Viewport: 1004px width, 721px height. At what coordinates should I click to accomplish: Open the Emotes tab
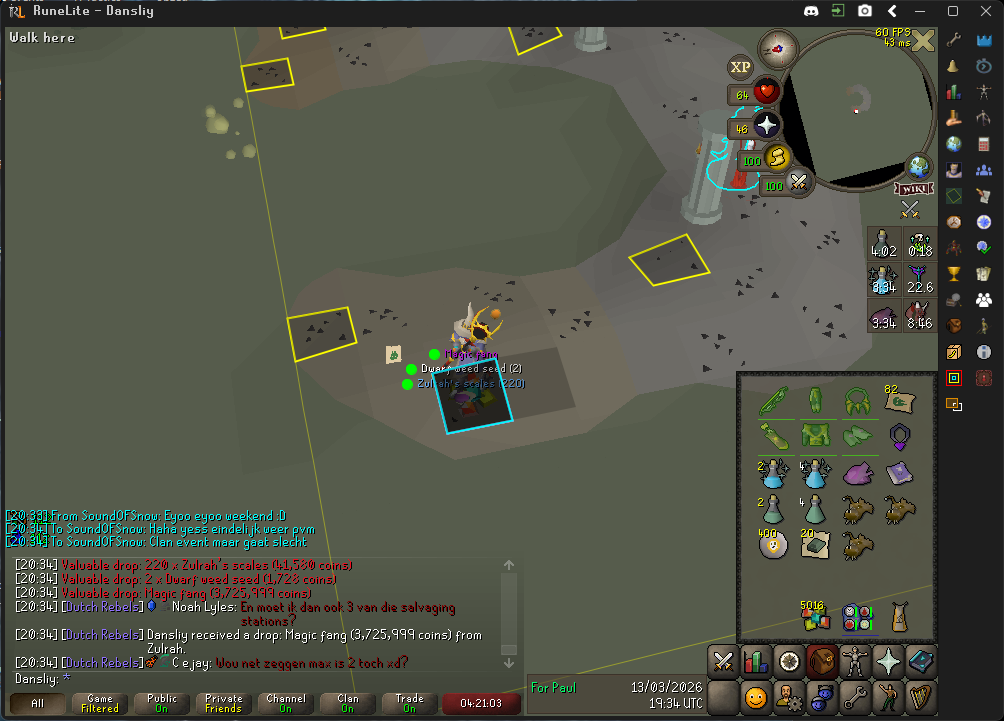[888, 695]
